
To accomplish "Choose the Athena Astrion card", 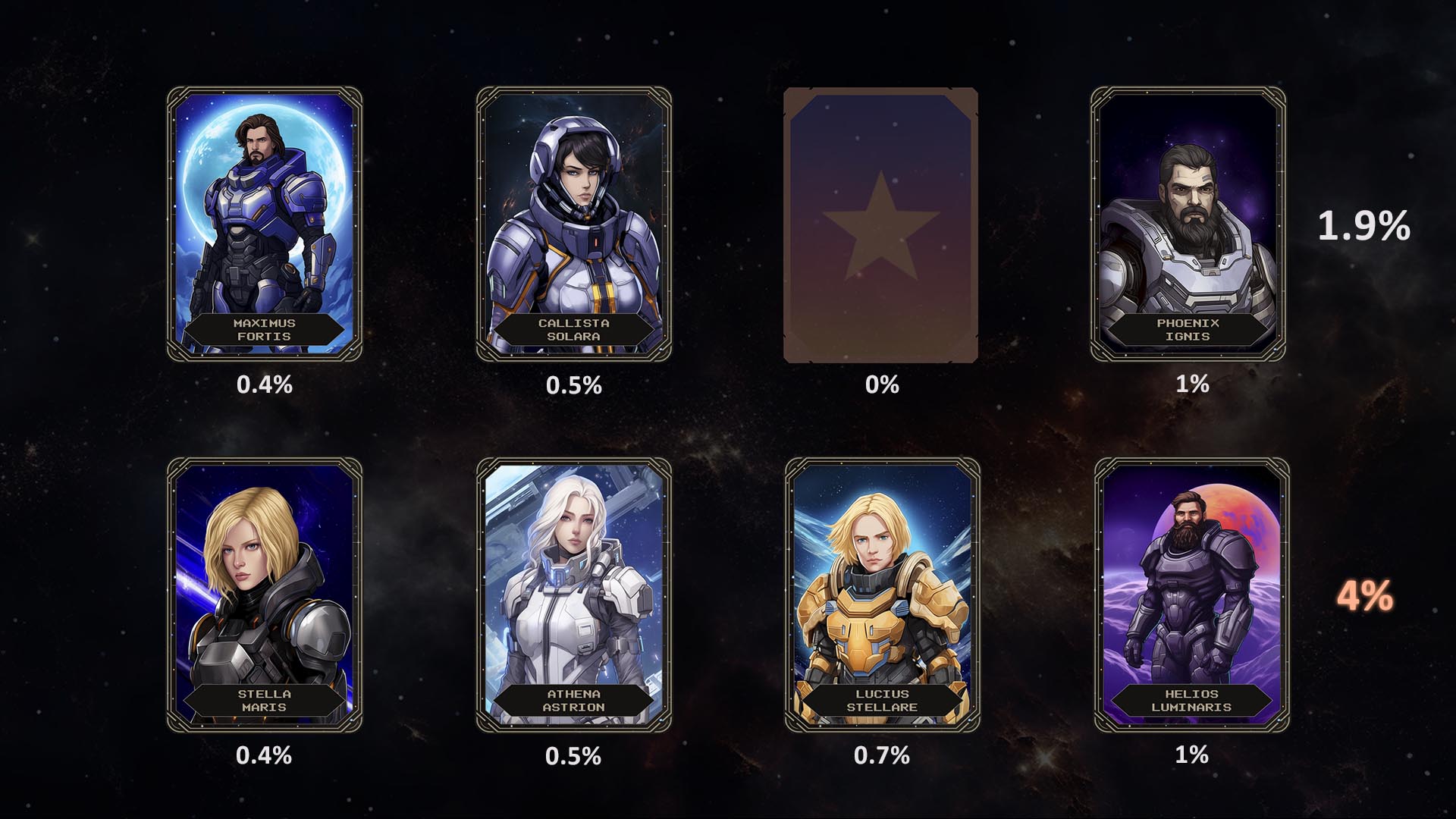I will tap(573, 595).
